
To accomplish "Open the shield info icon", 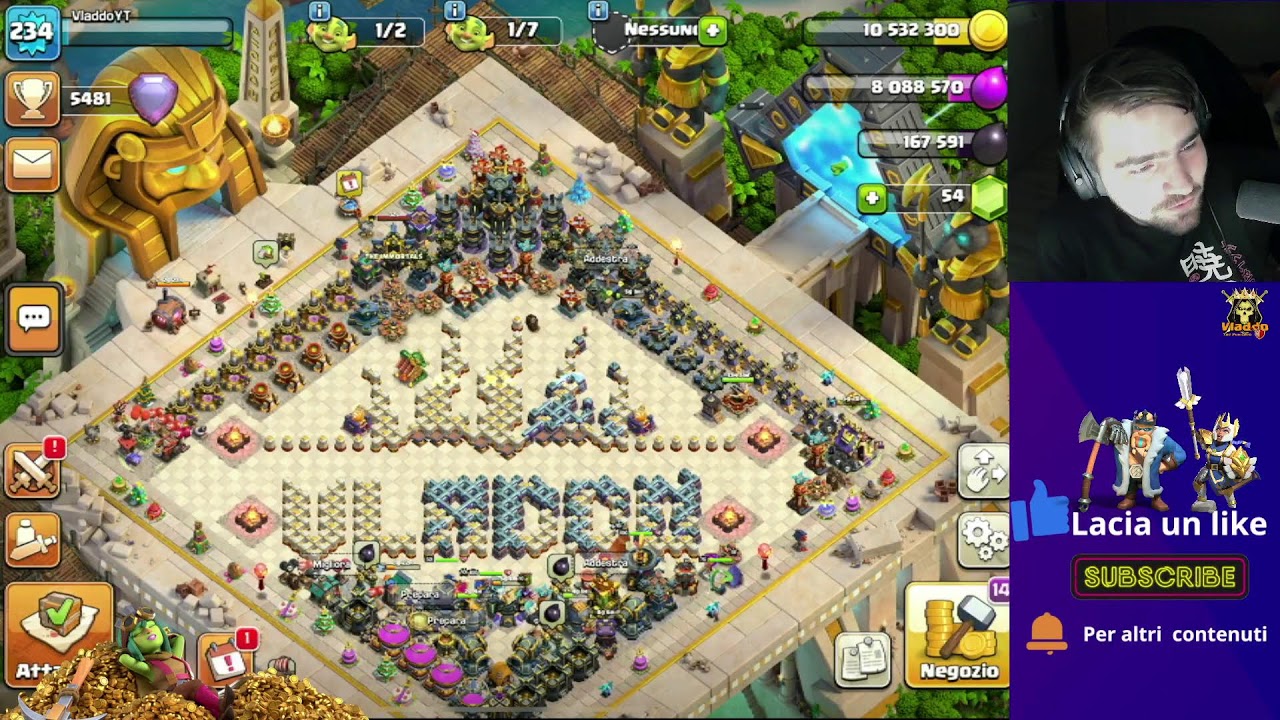I will tap(598, 12).
